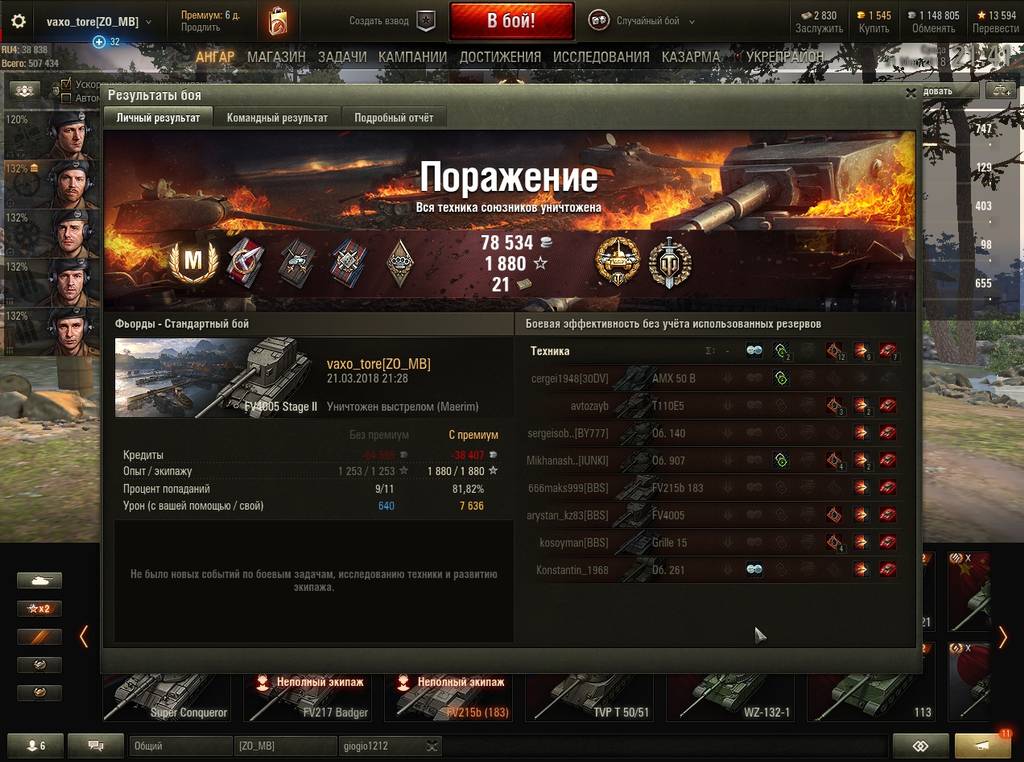Screen dimensions: 1024x762
Task: Switch to Командный результат tab
Action: point(277,118)
